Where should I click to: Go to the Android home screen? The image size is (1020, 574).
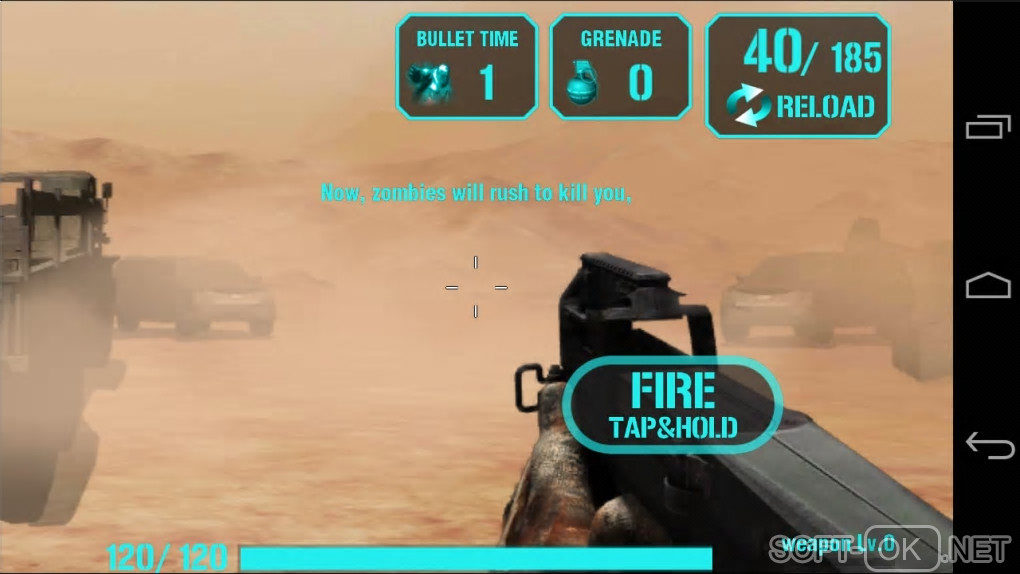987,286
